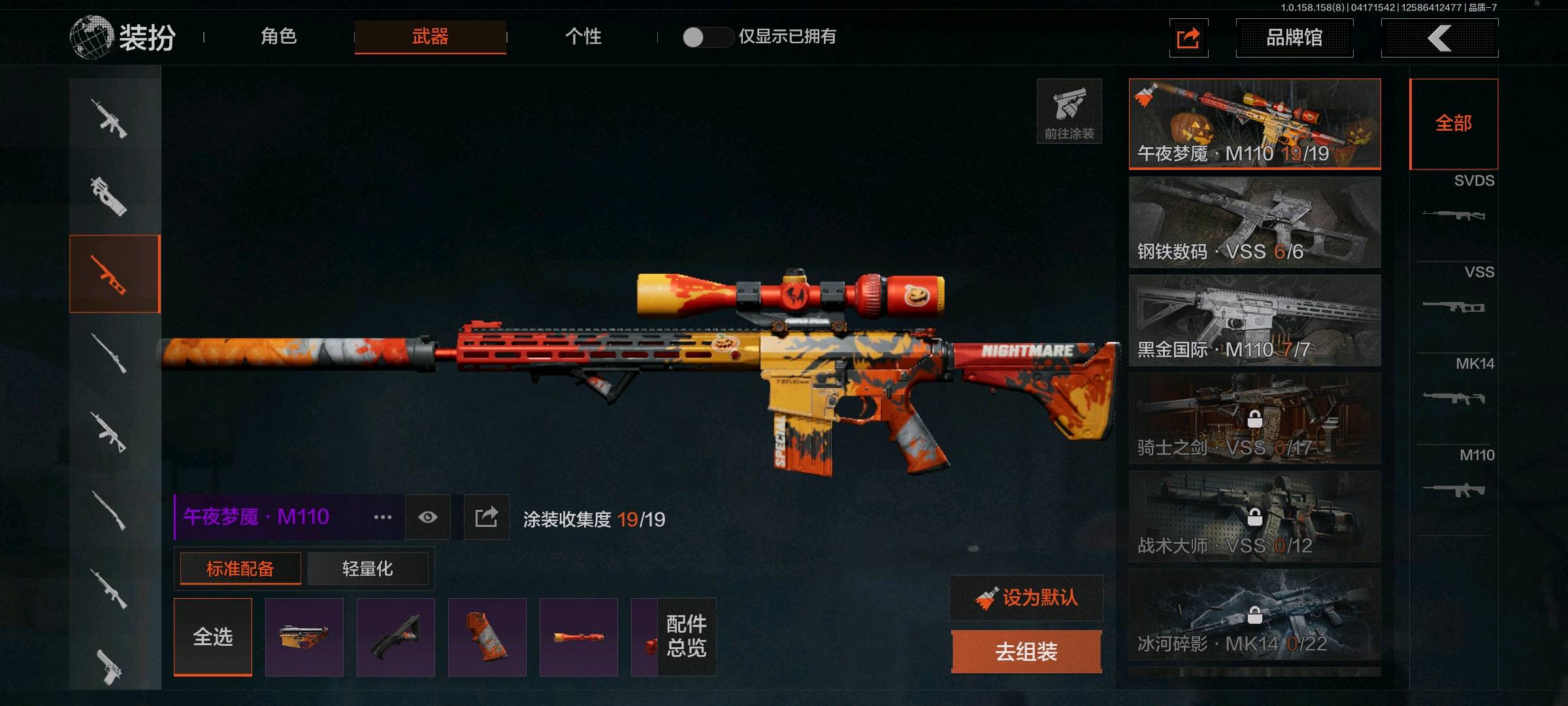Choose the 黑金国际 M110 skin
1568x706 pixels.
(1254, 320)
